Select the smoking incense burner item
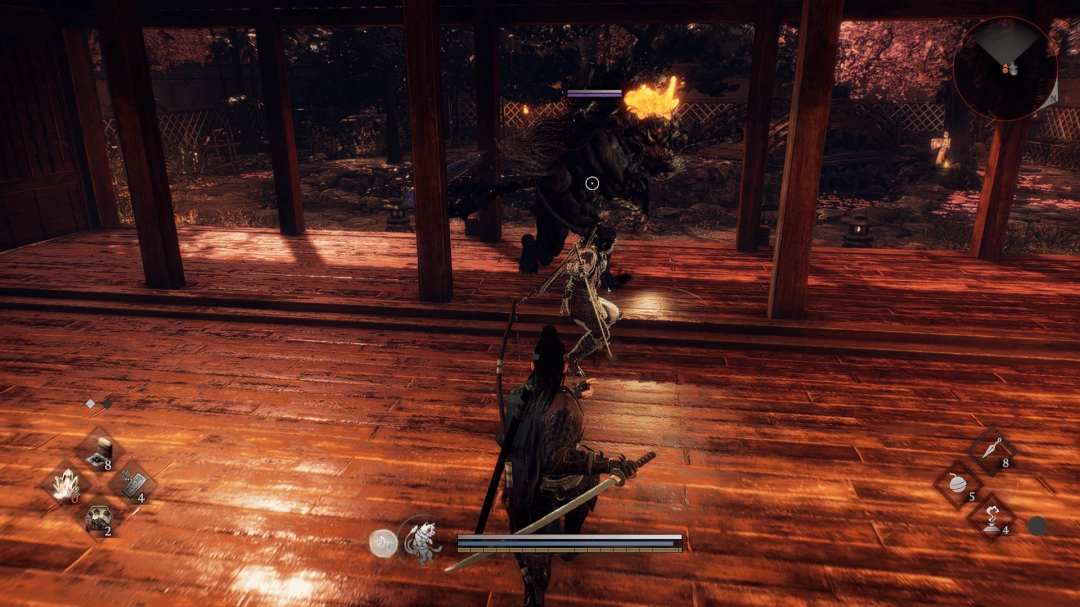1080x607 pixels. point(991,517)
